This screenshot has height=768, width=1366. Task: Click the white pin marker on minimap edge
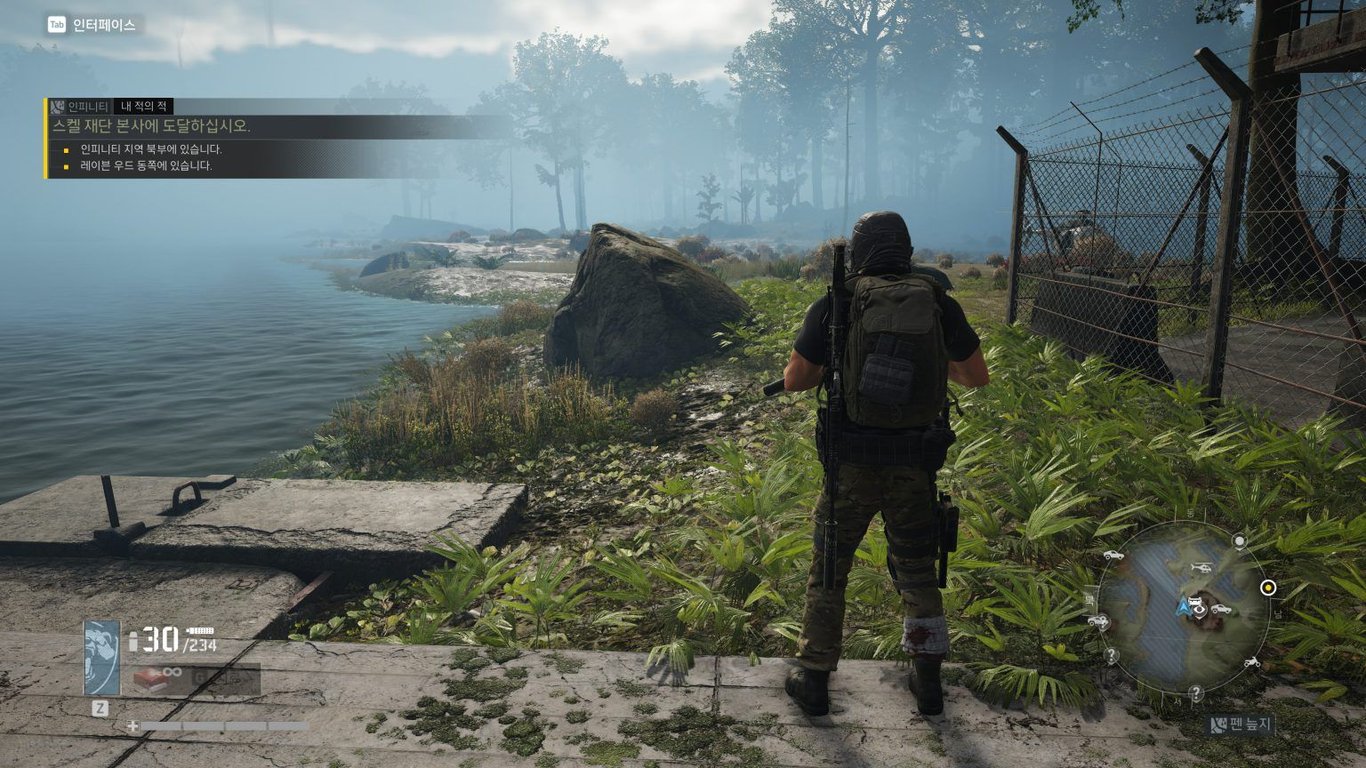pyautogui.click(x=1239, y=541)
